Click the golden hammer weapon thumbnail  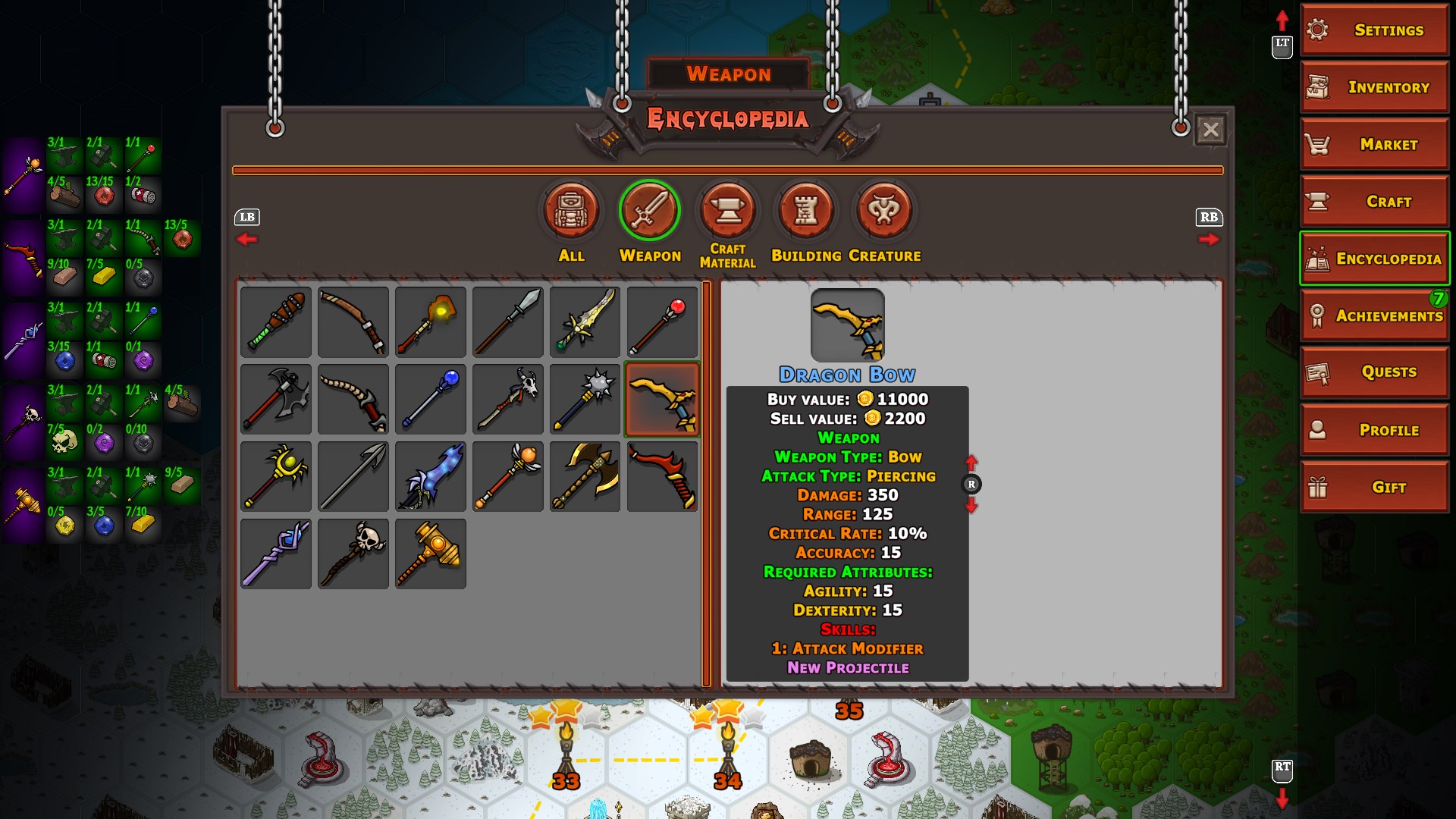pyautogui.click(x=430, y=554)
